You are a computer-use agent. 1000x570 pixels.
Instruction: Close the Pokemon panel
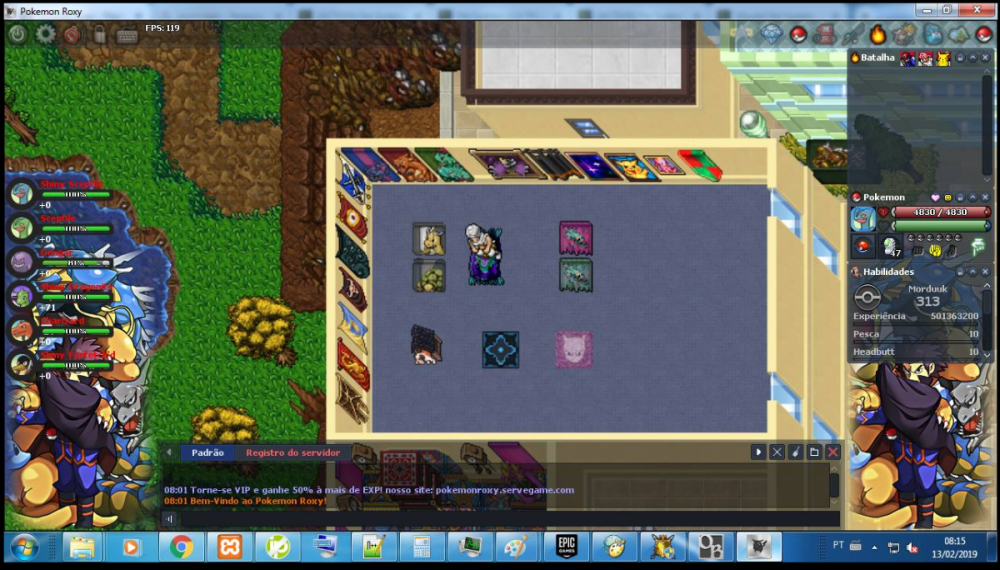pos(985,198)
